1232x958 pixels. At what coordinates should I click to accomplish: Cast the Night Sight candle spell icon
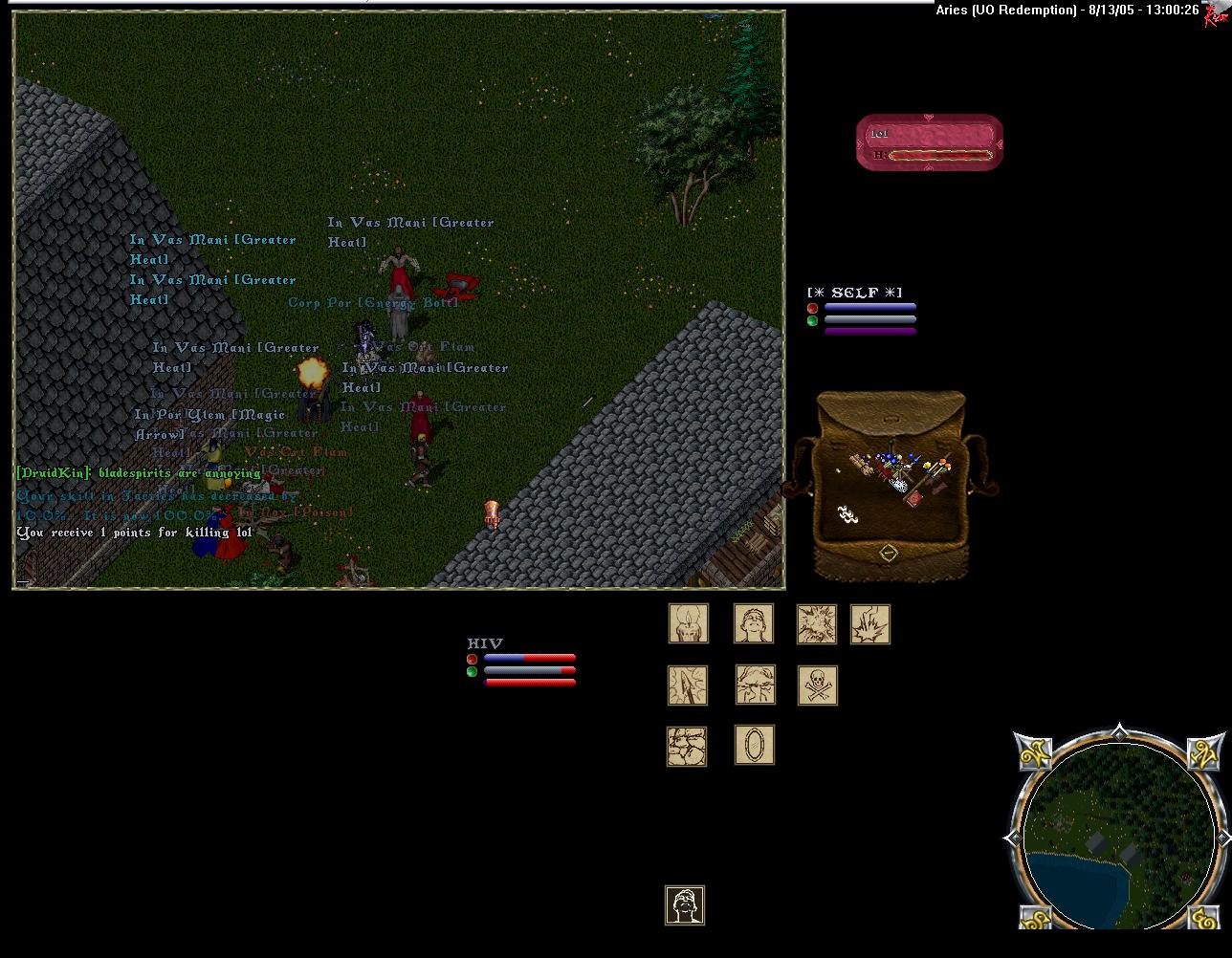(x=689, y=623)
